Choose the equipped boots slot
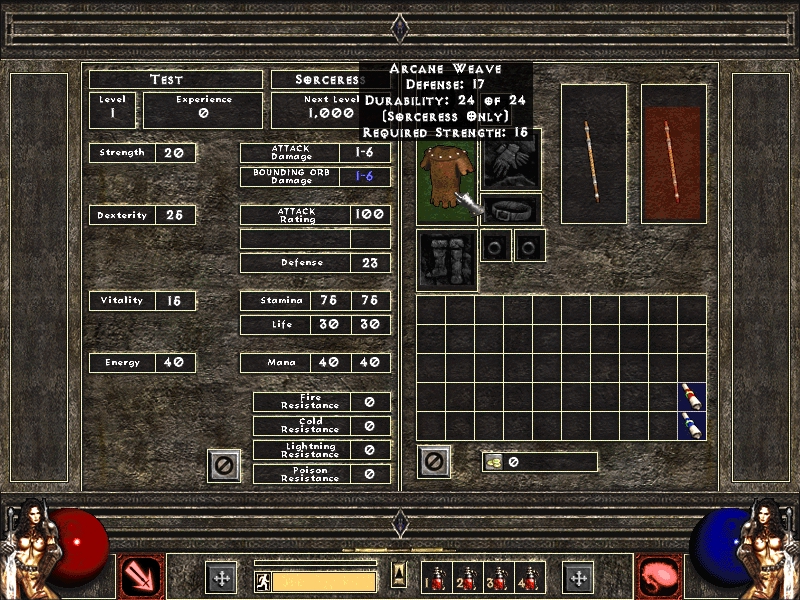Screen dimensions: 800x600 [x=447, y=260]
